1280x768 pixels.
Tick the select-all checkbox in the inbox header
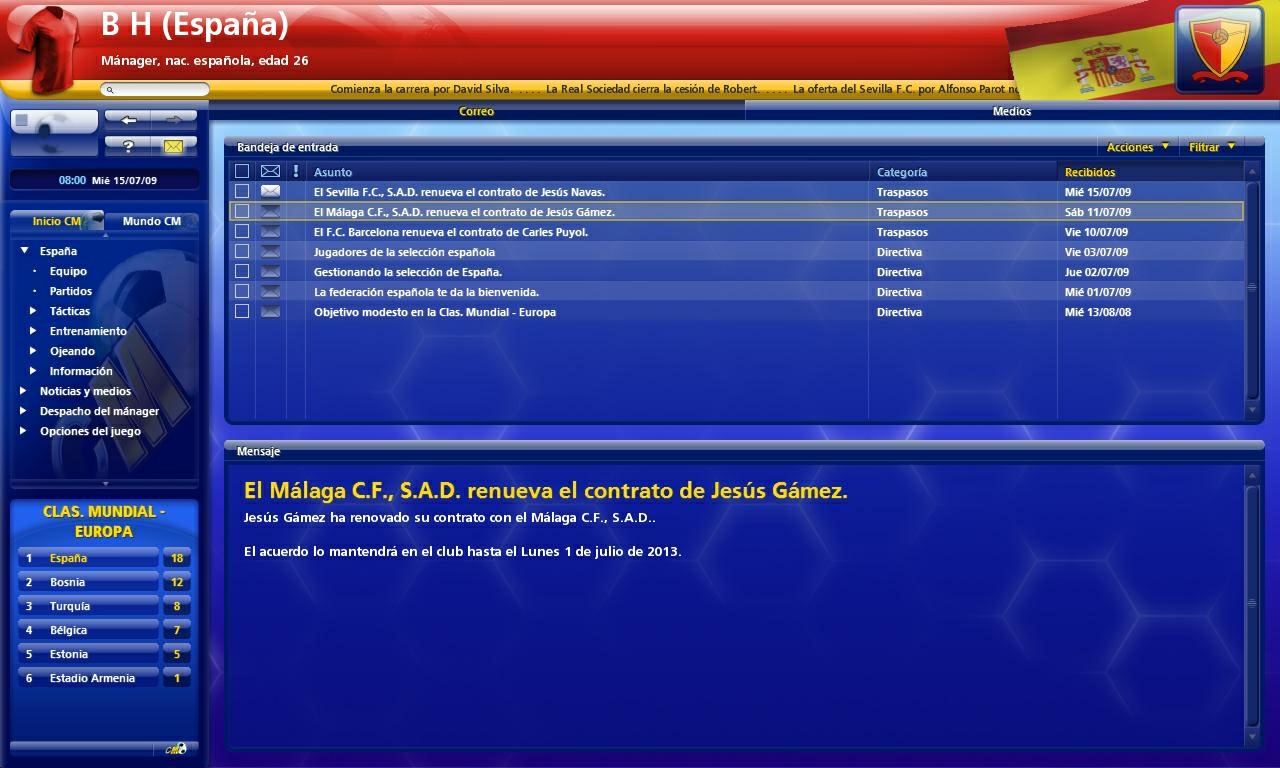[242, 170]
